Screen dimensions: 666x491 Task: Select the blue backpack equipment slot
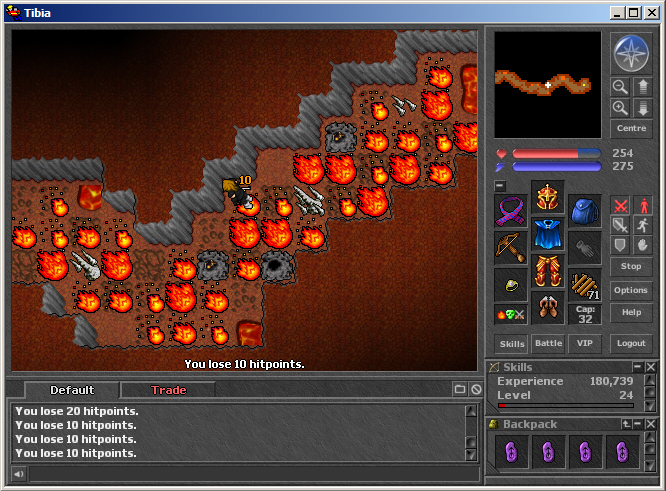tap(585, 211)
